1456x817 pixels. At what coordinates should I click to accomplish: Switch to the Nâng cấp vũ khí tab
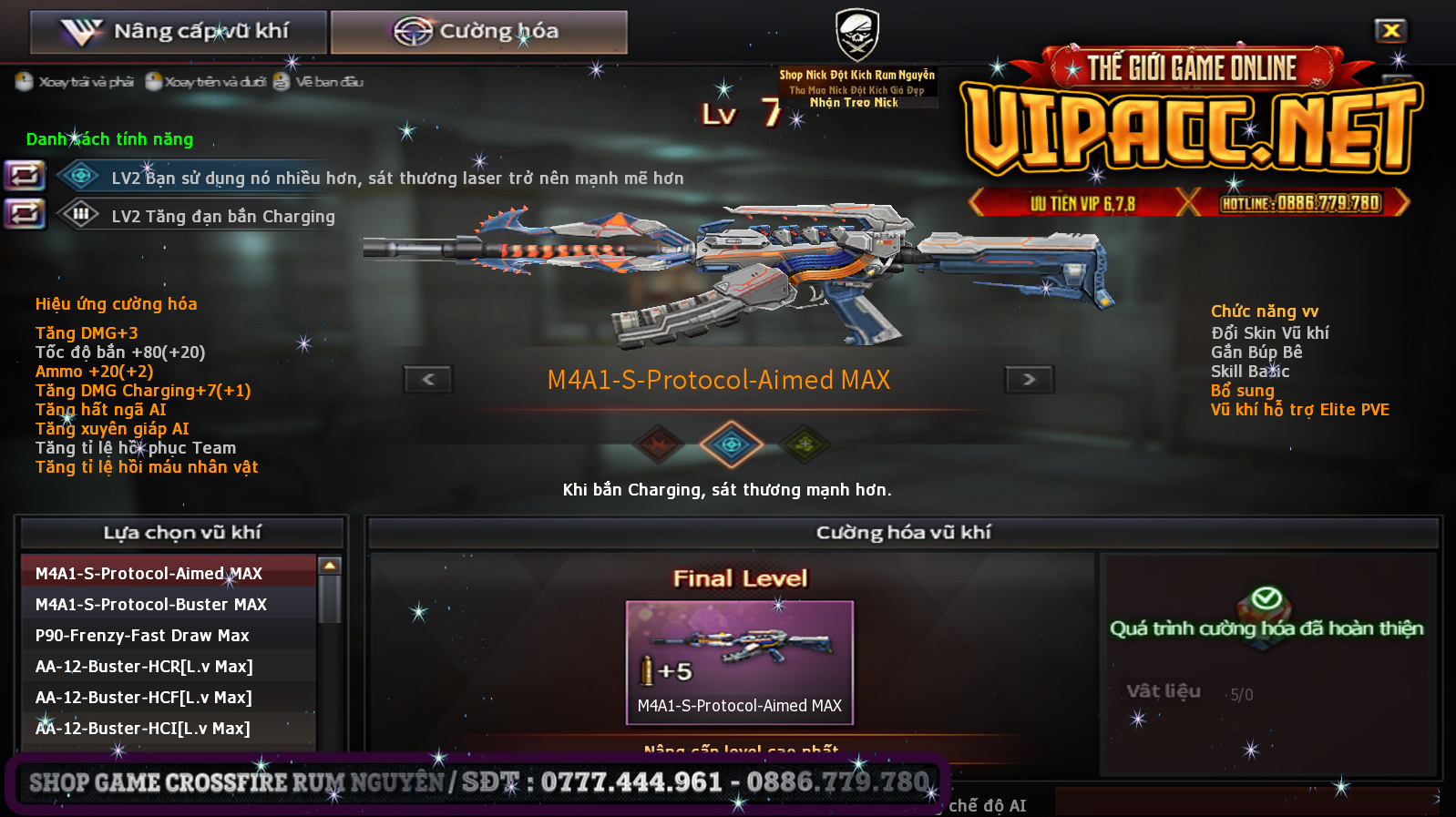pyautogui.click(x=179, y=32)
